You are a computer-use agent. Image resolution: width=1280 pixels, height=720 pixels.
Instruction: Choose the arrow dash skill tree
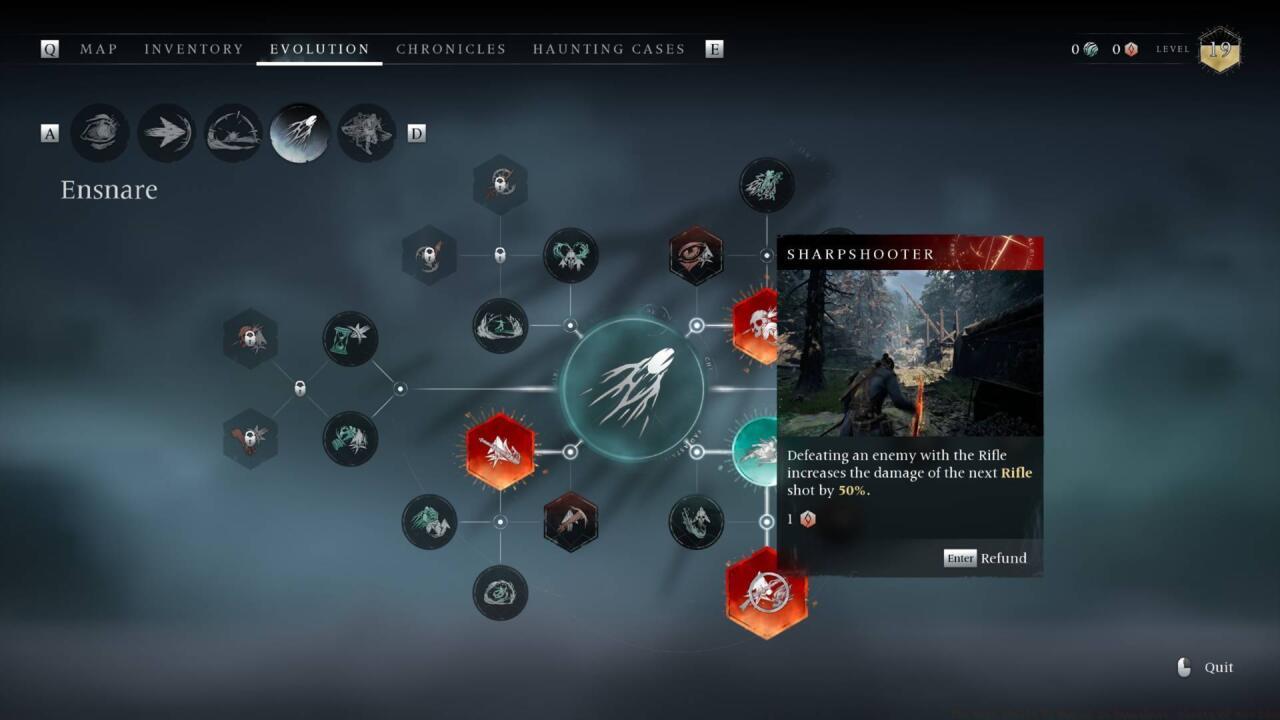tap(166, 133)
